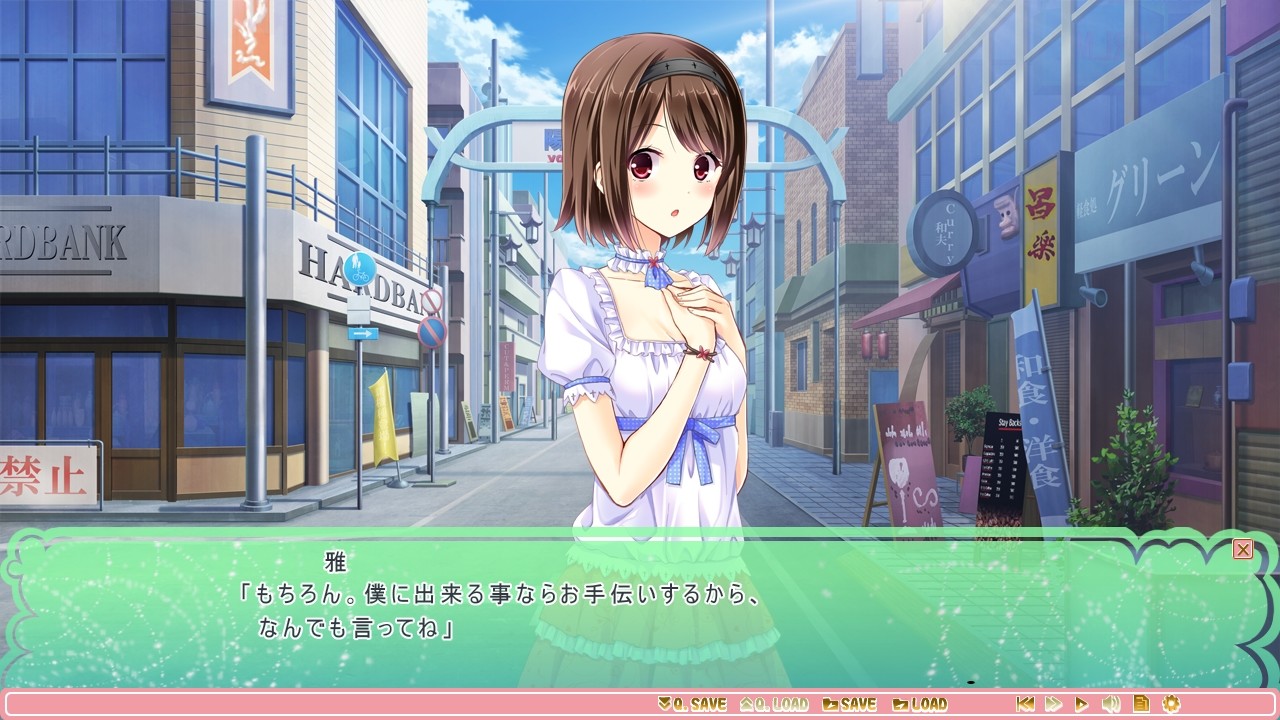Open the LOAD menu
The image size is (1280, 720).
tap(920, 704)
